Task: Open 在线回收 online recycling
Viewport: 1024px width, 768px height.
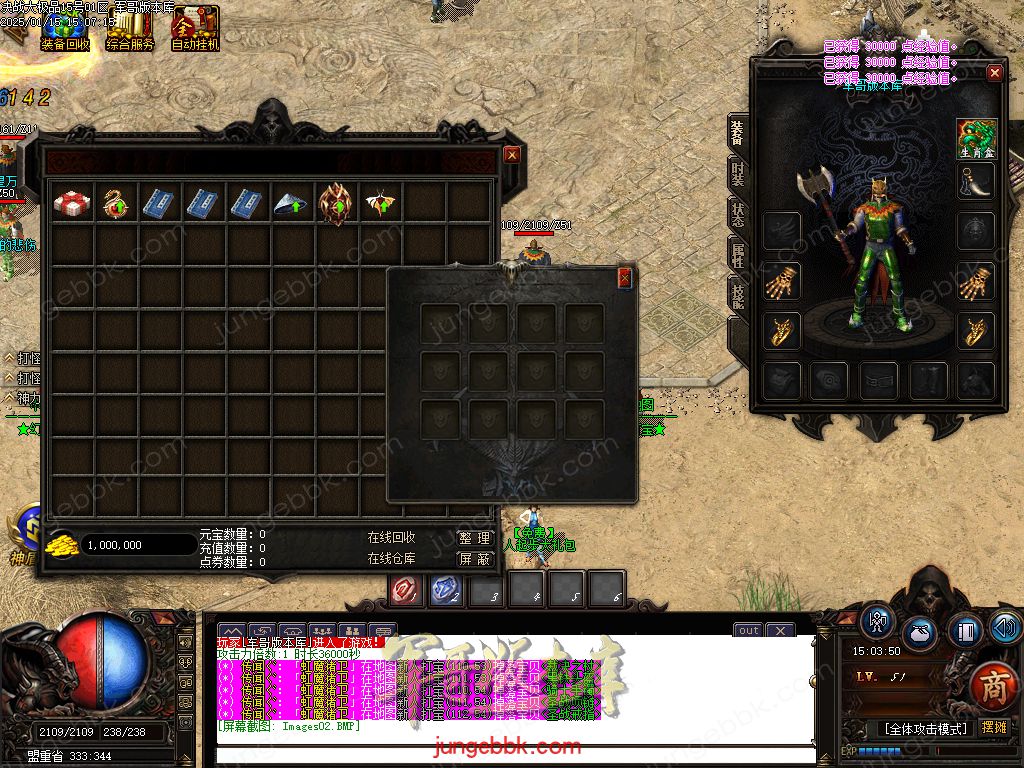Action: coord(391,538)
